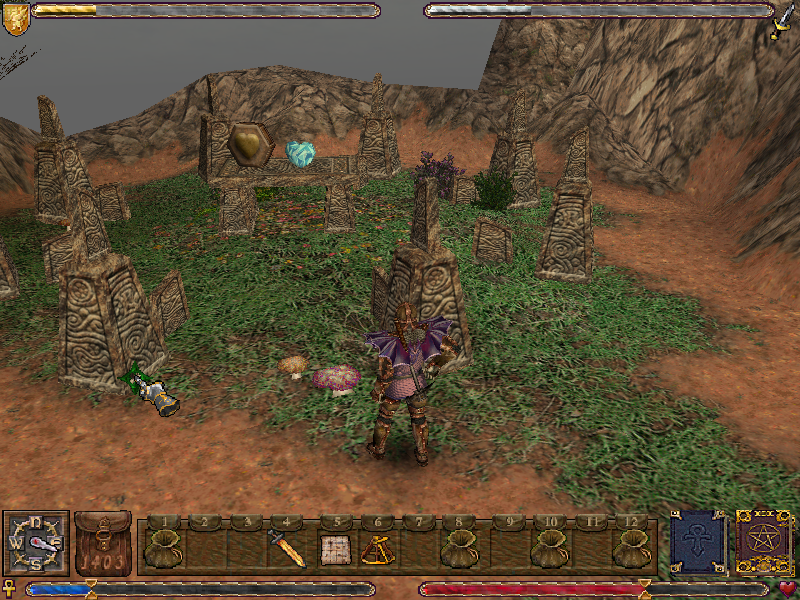This screenshot has height=600, width=800.
Task: Click the golden shield armor icon
Action: point(16,19)
